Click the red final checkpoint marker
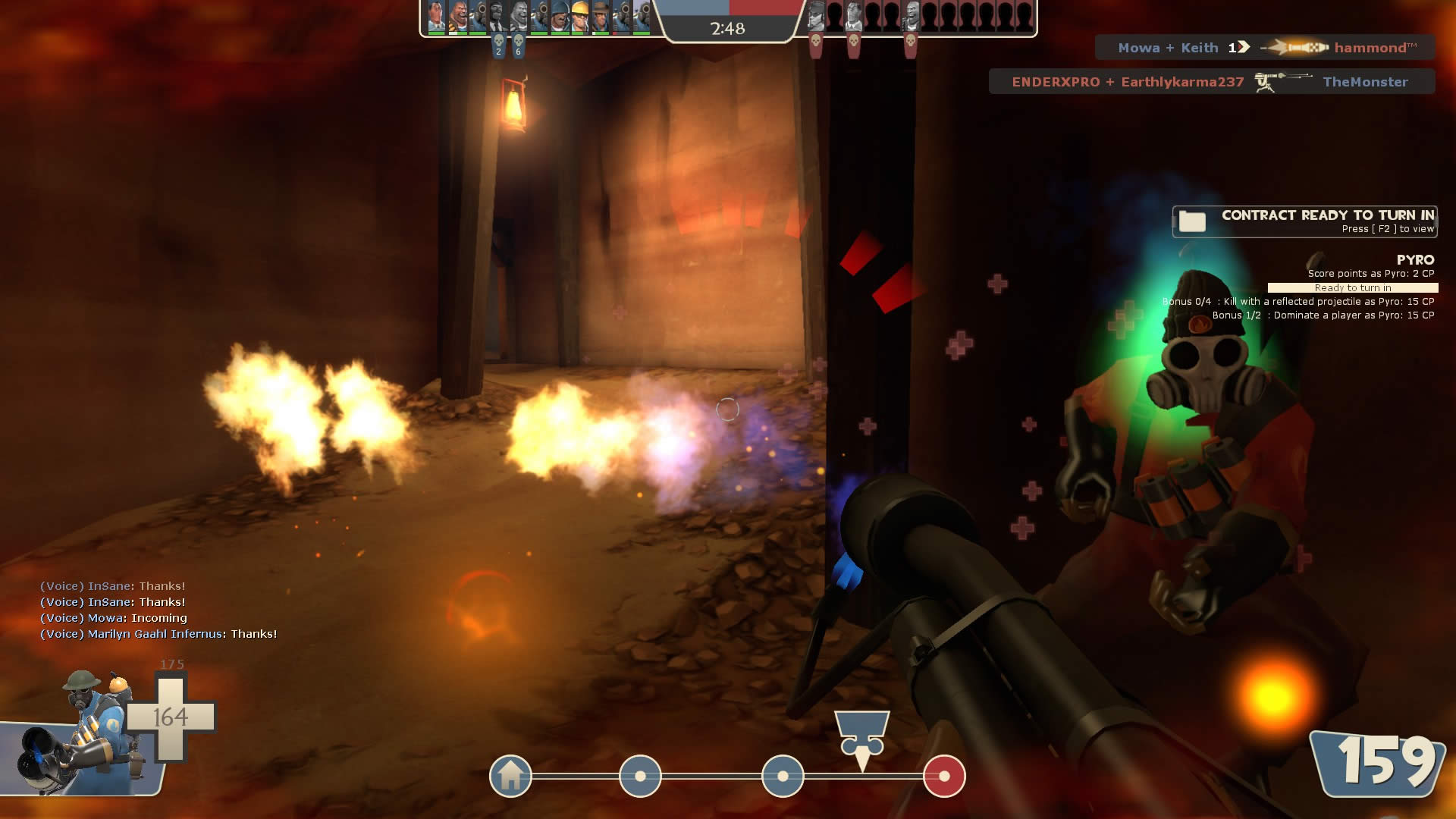The image size is (1456, 819). click(x=944, y=776)
